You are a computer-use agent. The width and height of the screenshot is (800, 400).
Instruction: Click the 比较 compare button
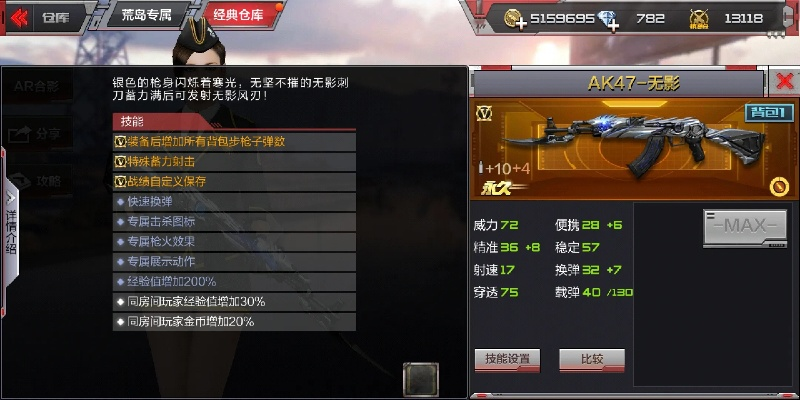click(x=592, y=358)
